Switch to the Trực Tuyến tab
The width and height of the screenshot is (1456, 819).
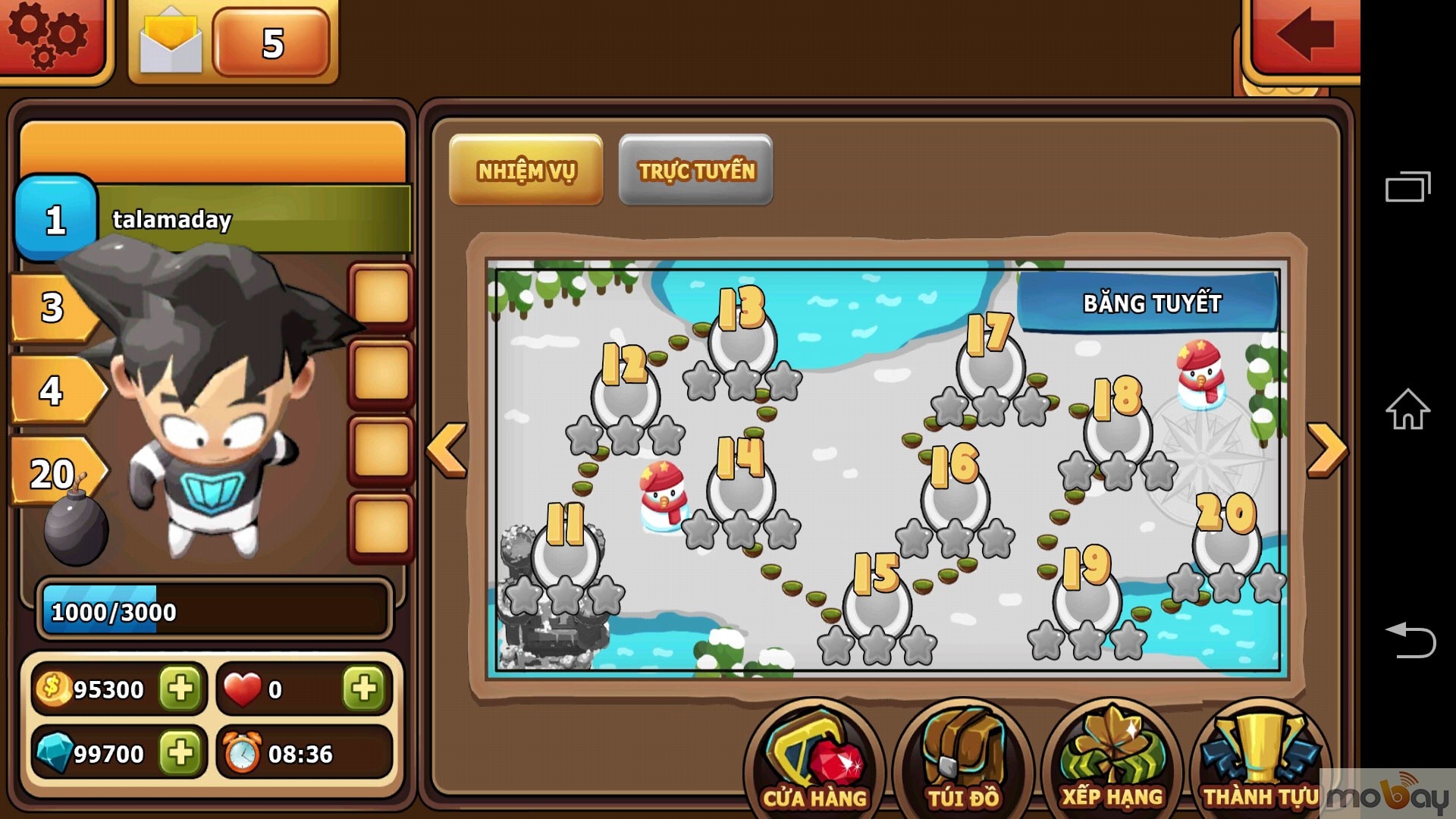[696, 171]
